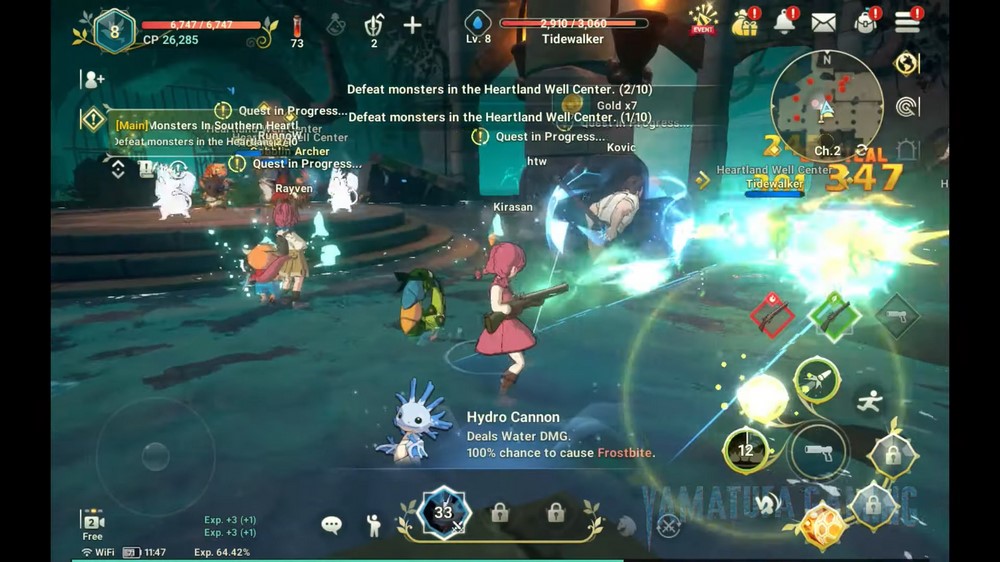1000x562 pixels.
Task: Fire the rocket bullet skill
Action: coord(816,380)
